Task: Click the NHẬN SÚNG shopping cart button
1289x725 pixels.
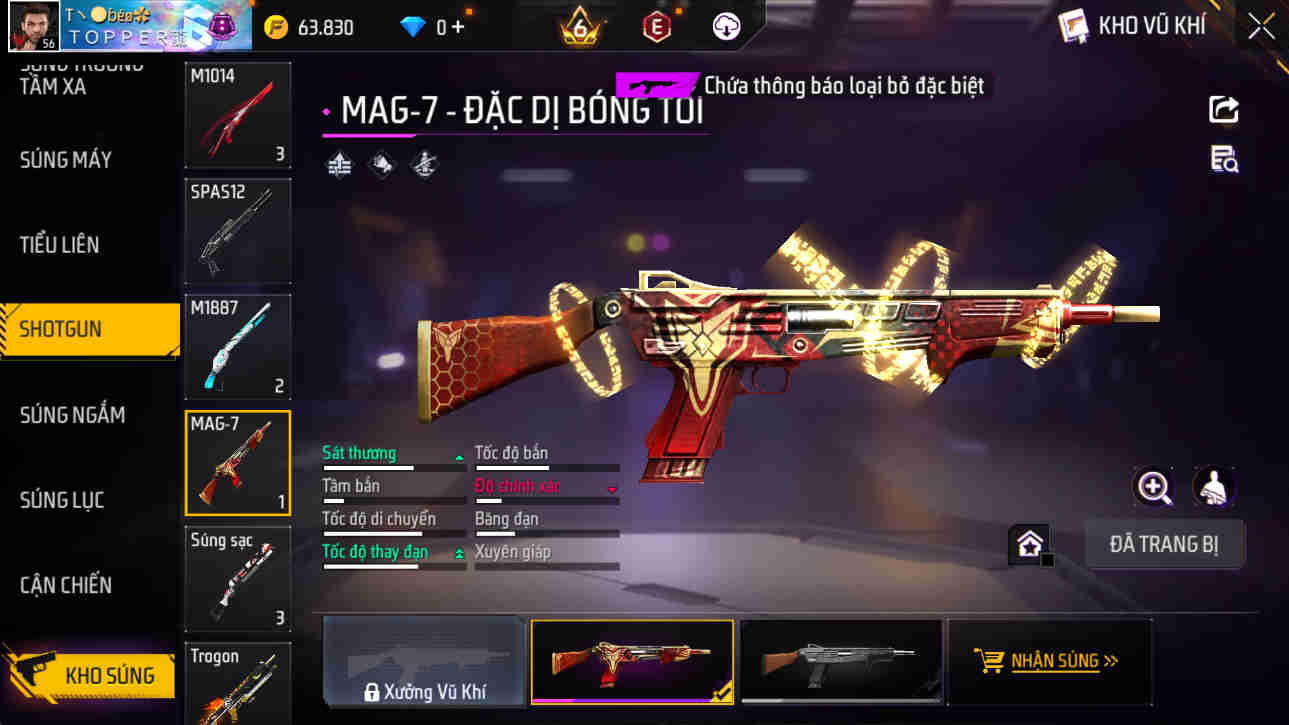Action: [x=1049, y=660]
